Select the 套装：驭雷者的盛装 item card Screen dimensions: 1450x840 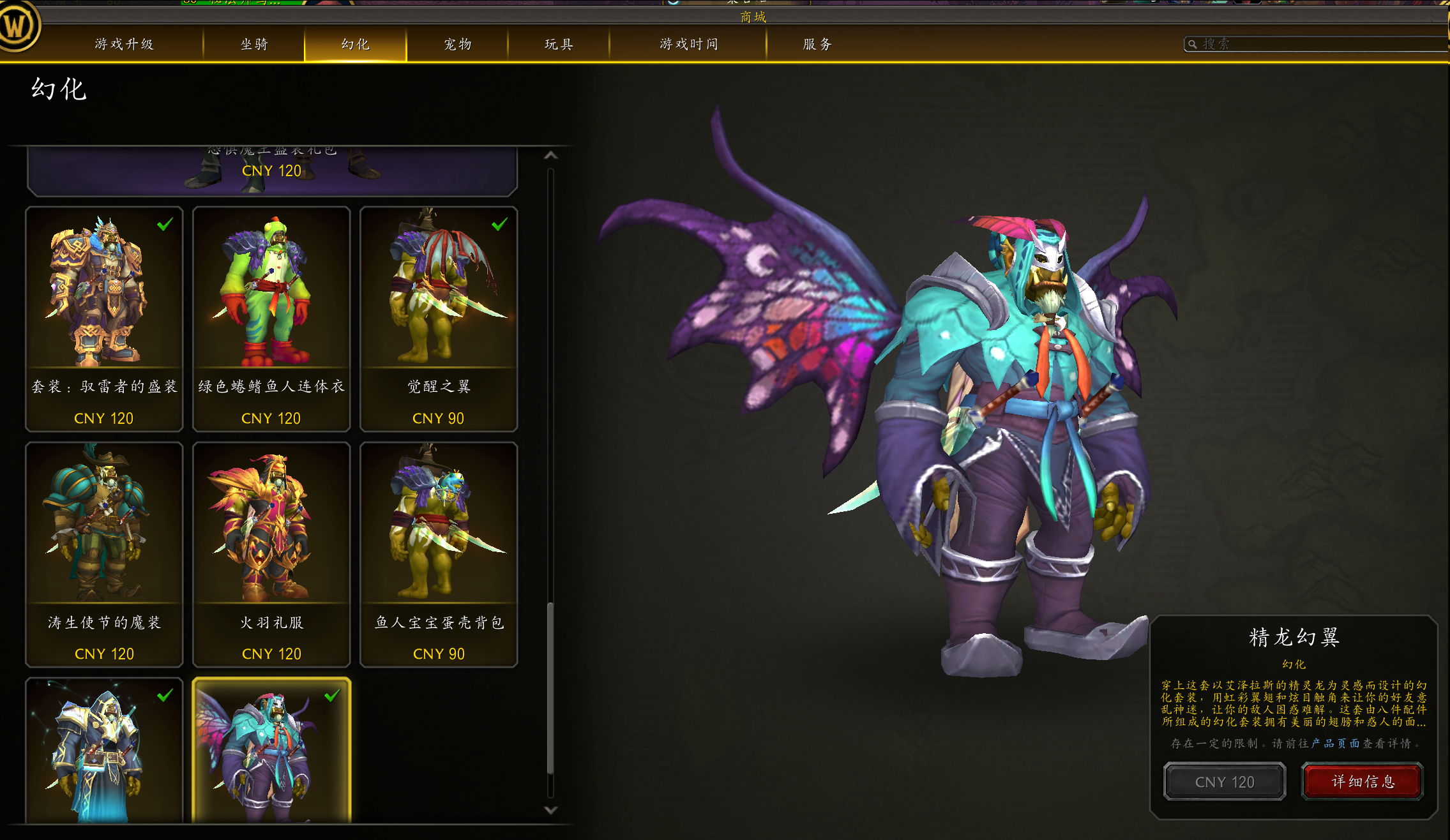104,319
